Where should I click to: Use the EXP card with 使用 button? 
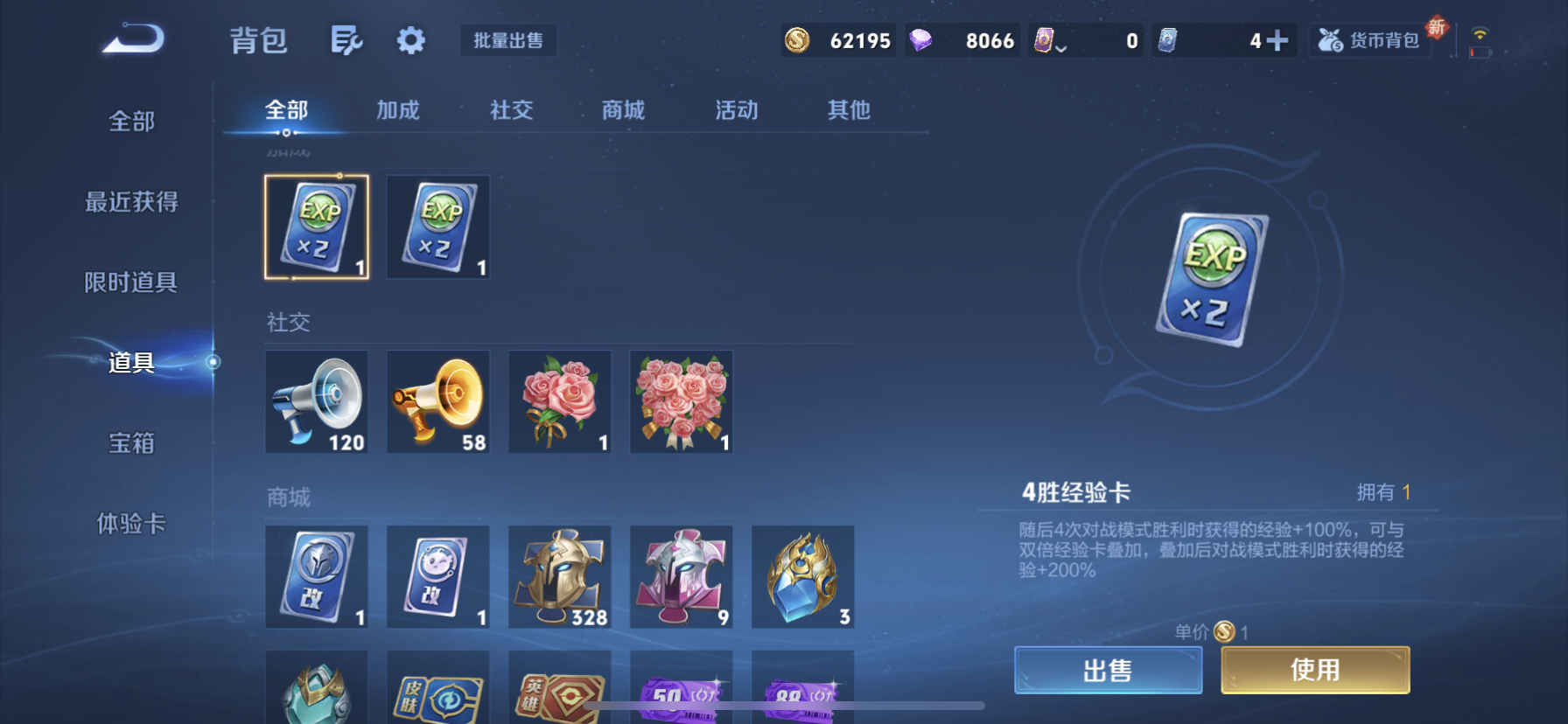[x=1315, y=671]
